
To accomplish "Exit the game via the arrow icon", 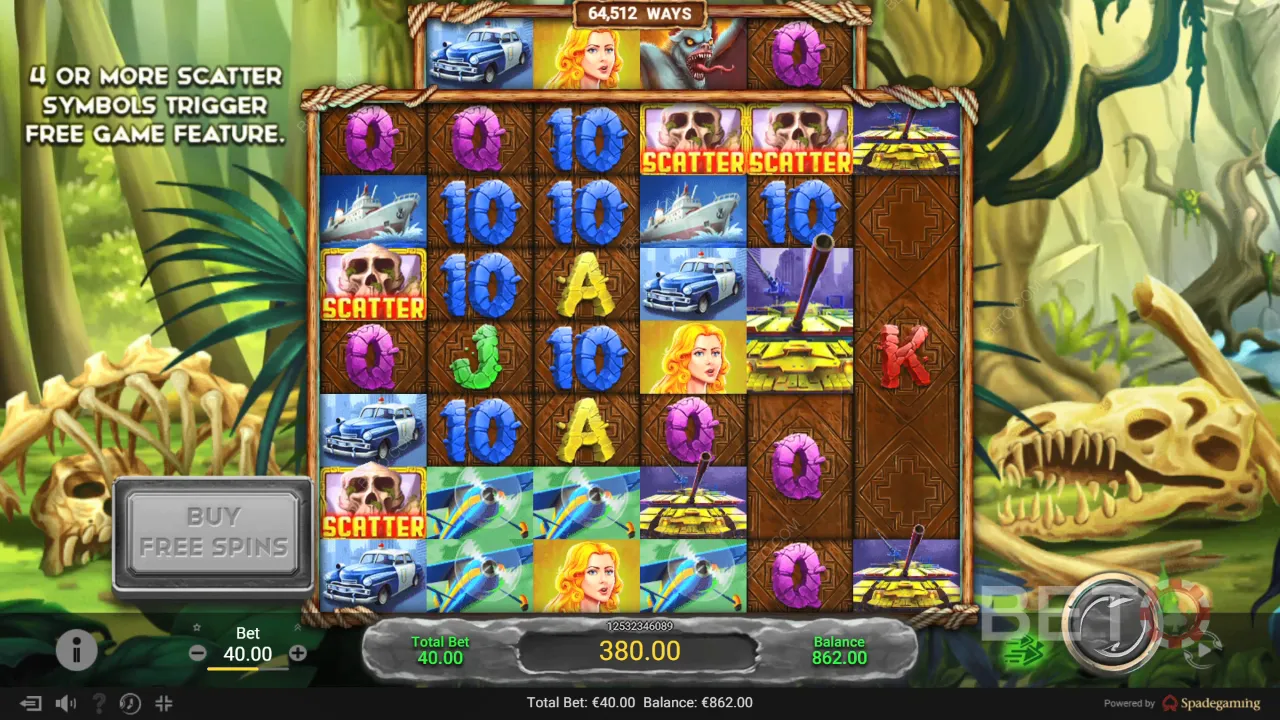I will tap(31, 703).
